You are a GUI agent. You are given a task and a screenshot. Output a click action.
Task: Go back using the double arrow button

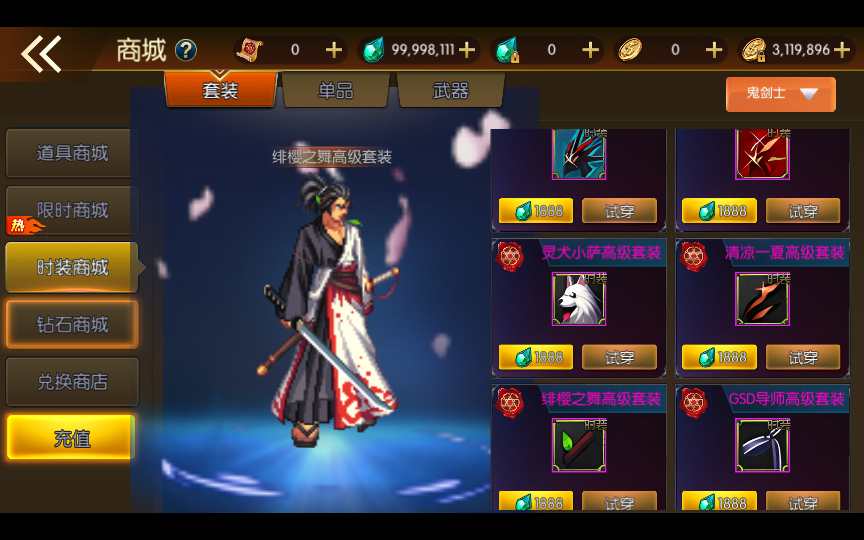tap(41, 54)
